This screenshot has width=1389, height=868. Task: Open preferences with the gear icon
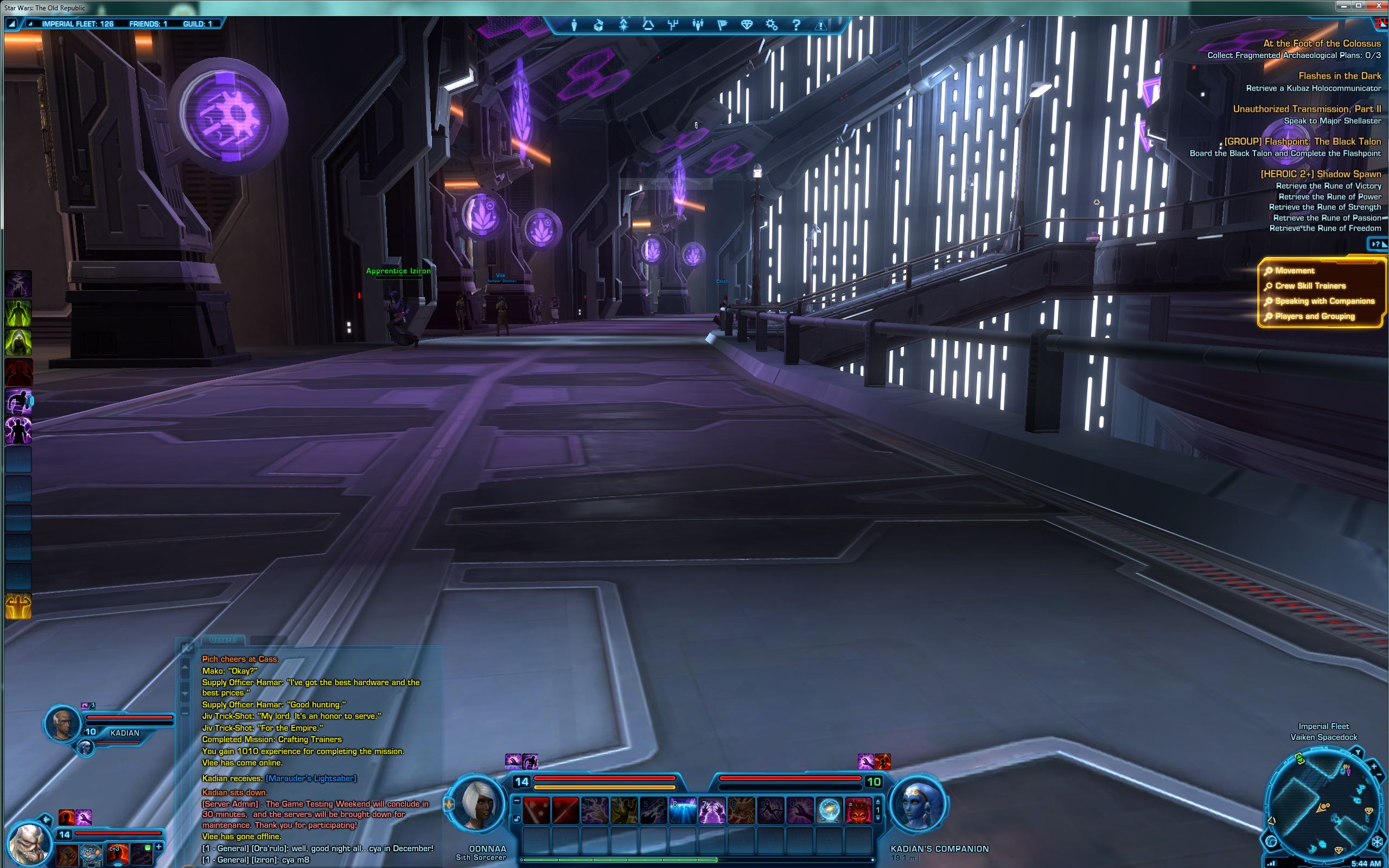[772, 25]
